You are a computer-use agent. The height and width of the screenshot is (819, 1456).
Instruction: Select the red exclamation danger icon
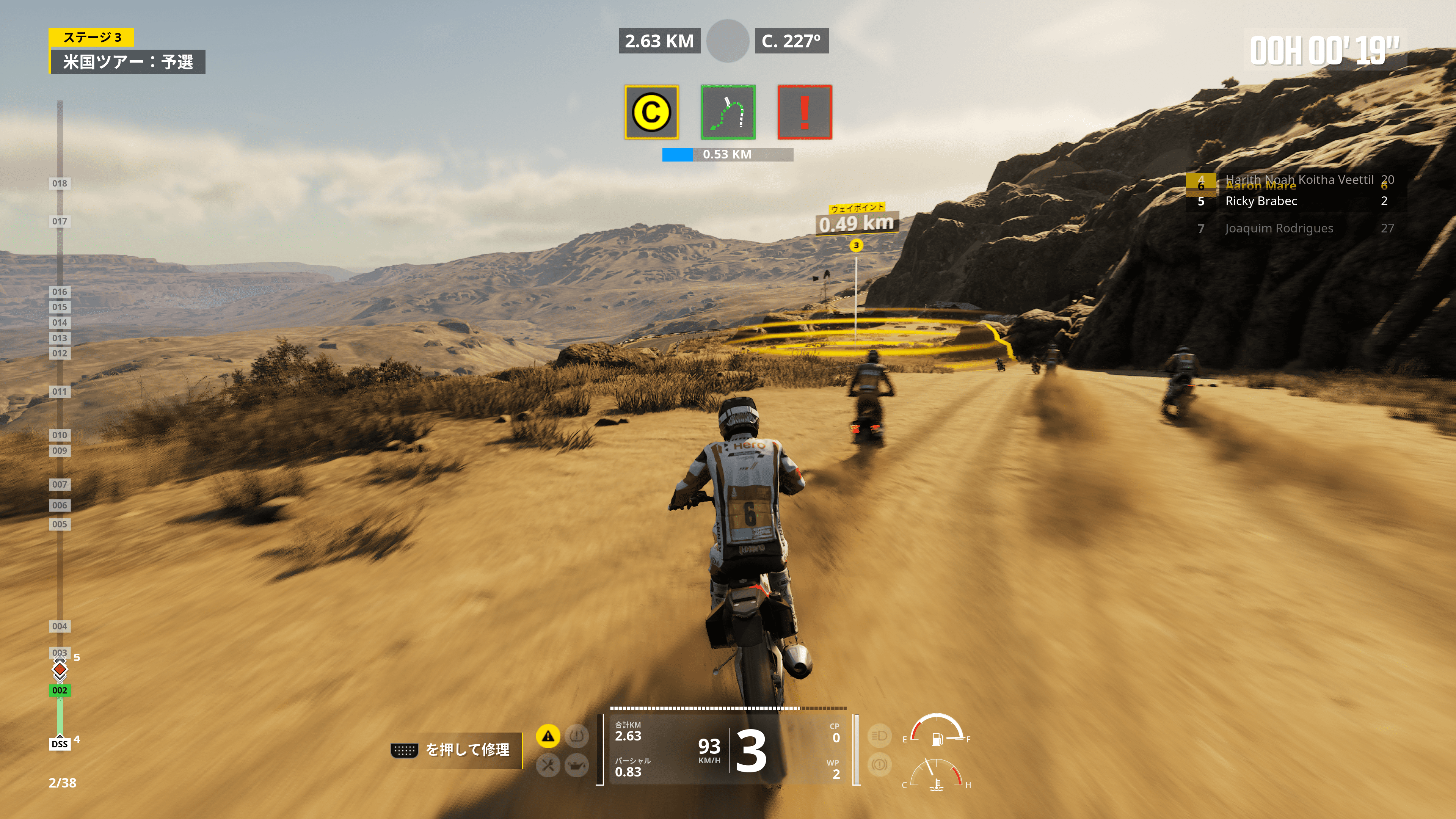tap(804, 112)
